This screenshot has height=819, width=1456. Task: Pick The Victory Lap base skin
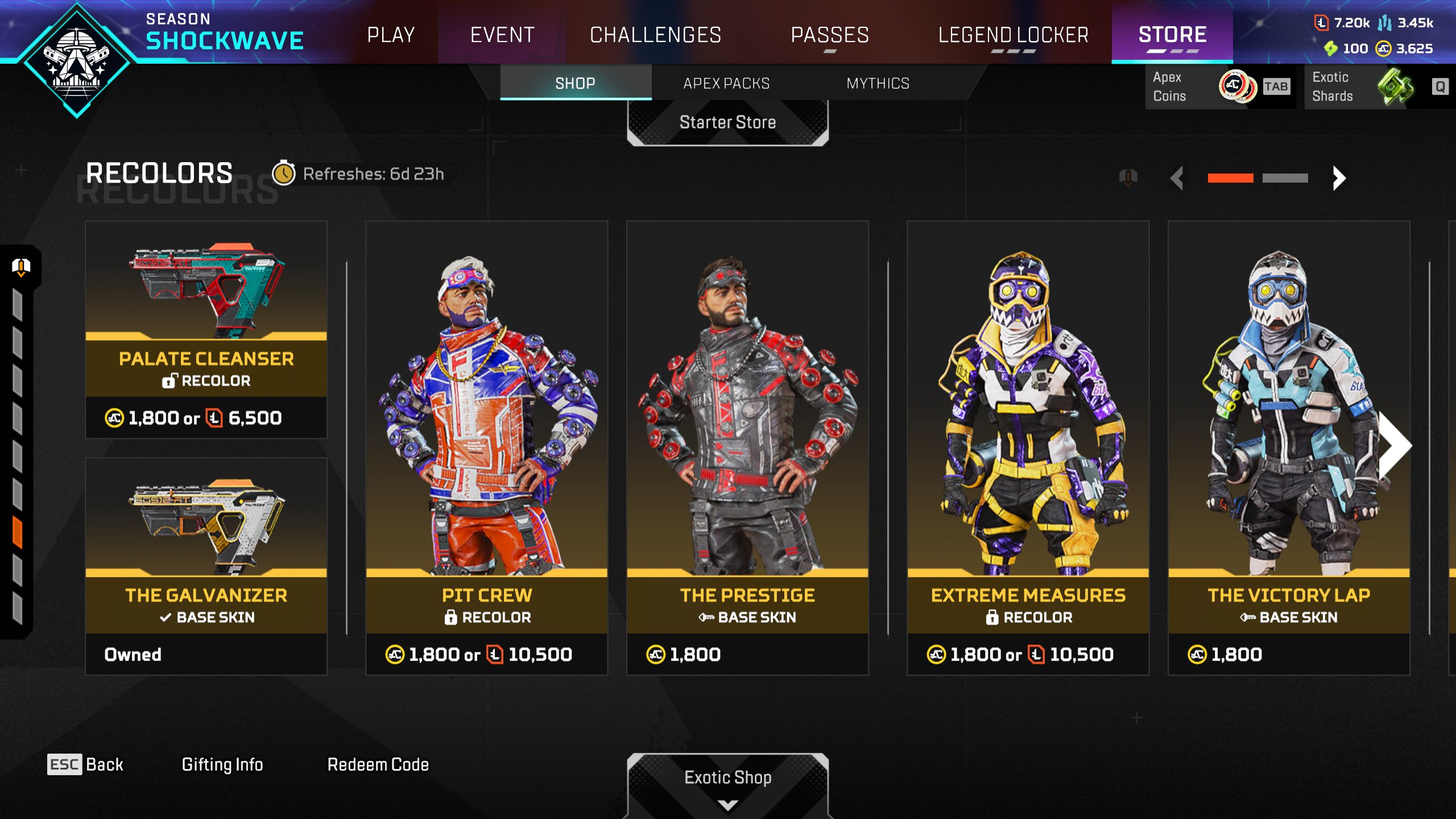[1288, 448]
